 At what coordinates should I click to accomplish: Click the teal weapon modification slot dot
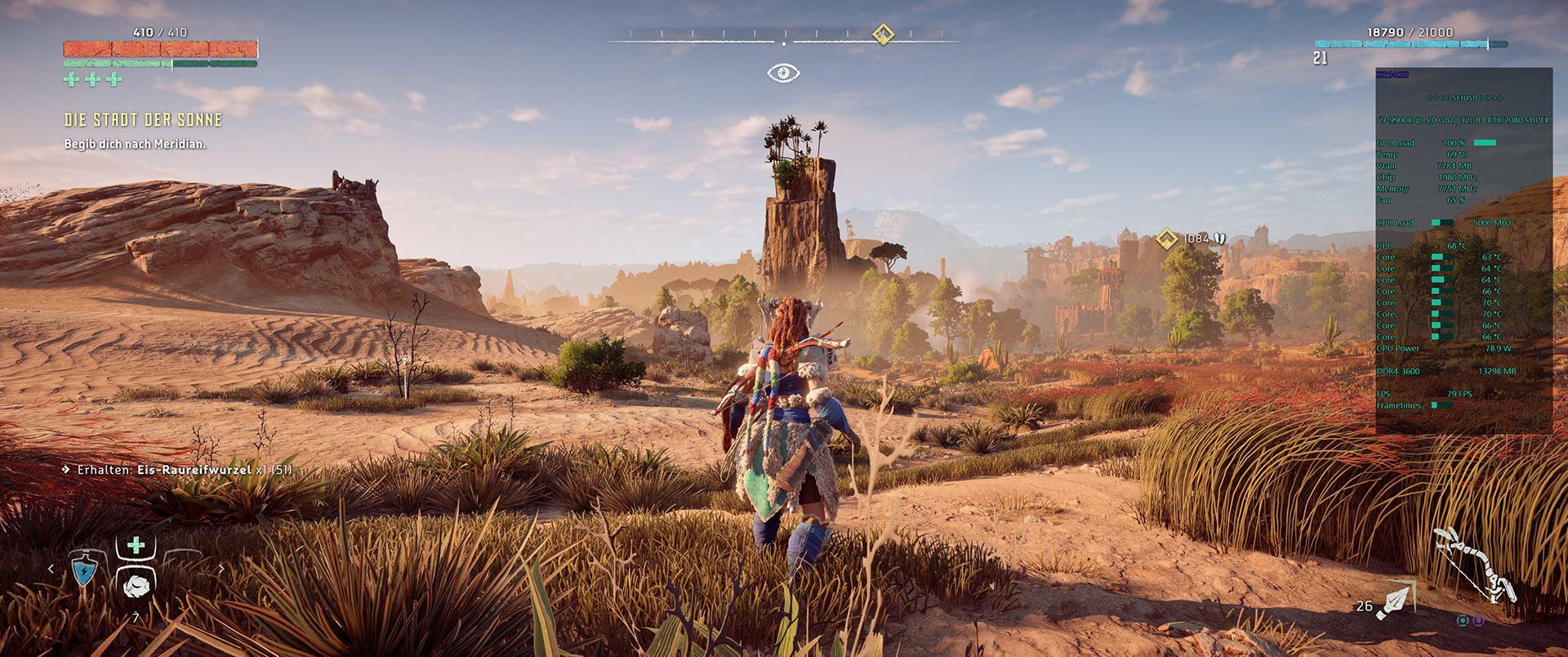click(x=1463, y=621)
